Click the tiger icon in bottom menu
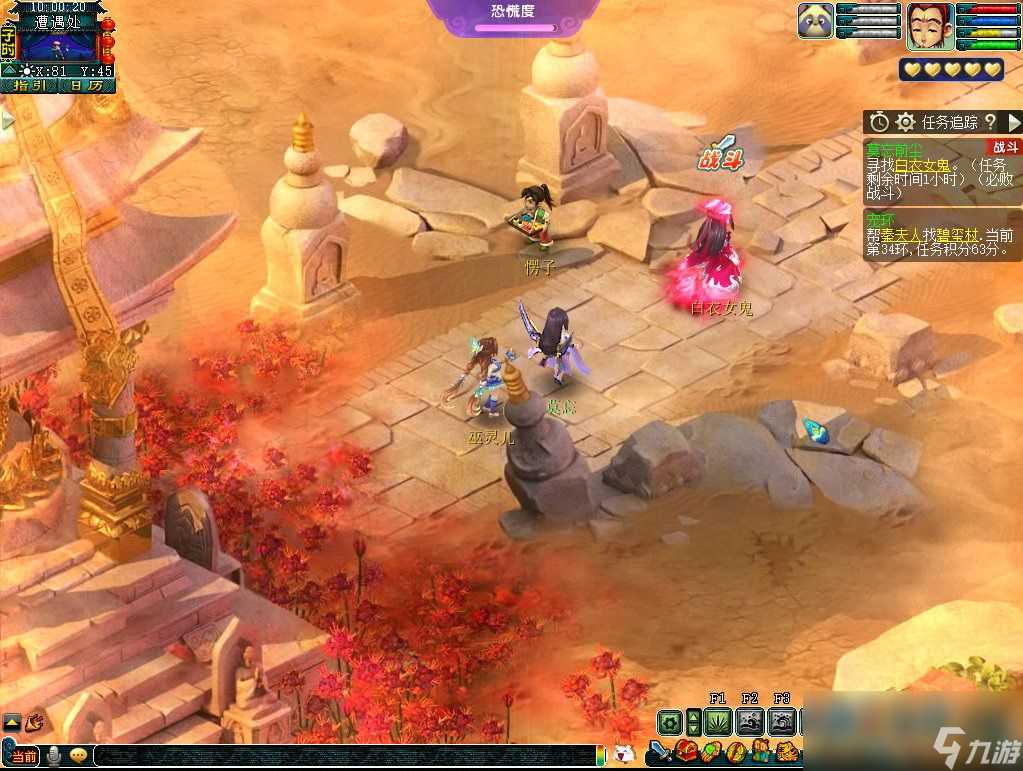 tap(787, 751)
